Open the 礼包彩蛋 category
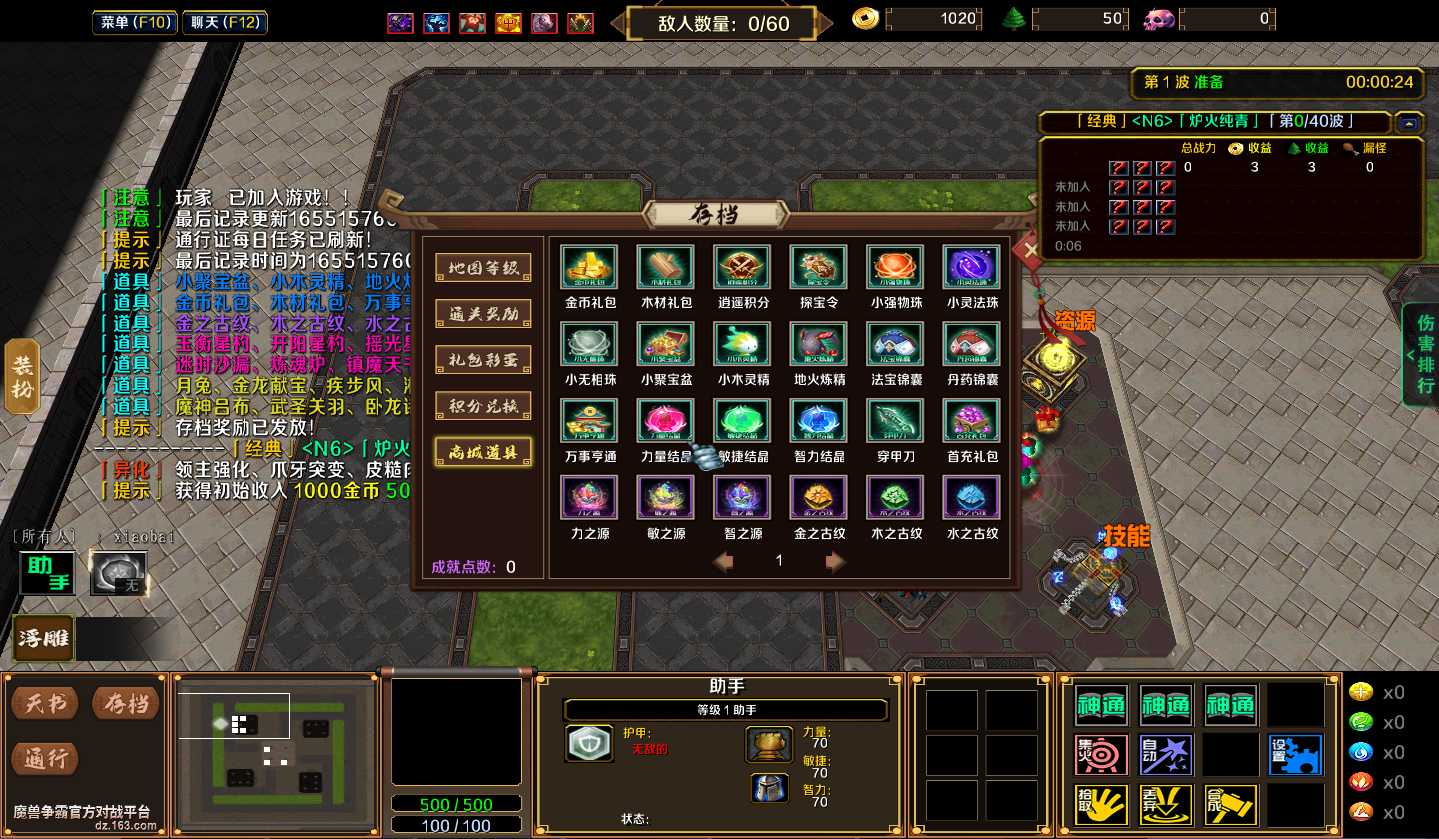The width and height of the screenshot is (1439, 839). (x=483, y=360)
